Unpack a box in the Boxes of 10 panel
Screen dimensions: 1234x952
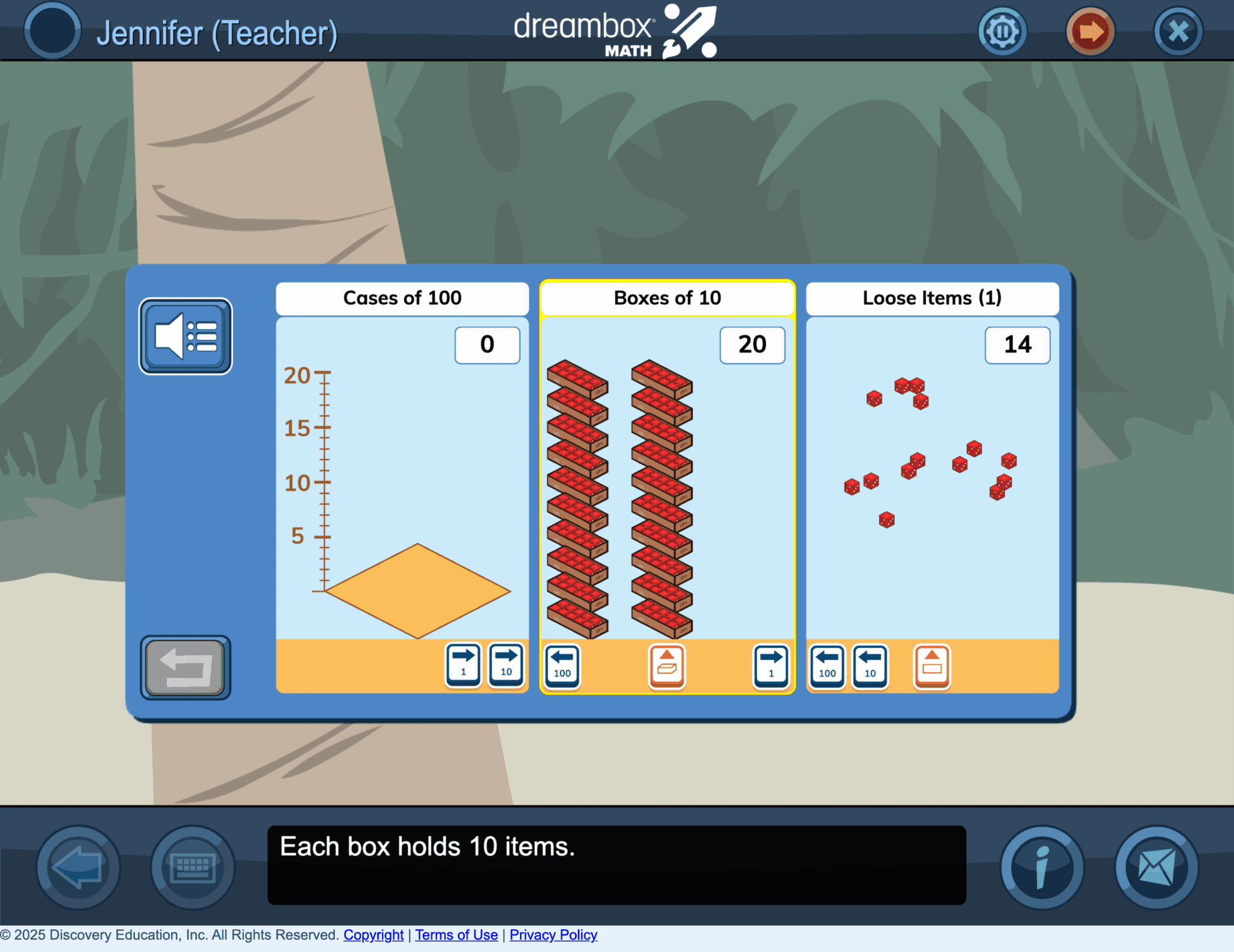(667, 666)
